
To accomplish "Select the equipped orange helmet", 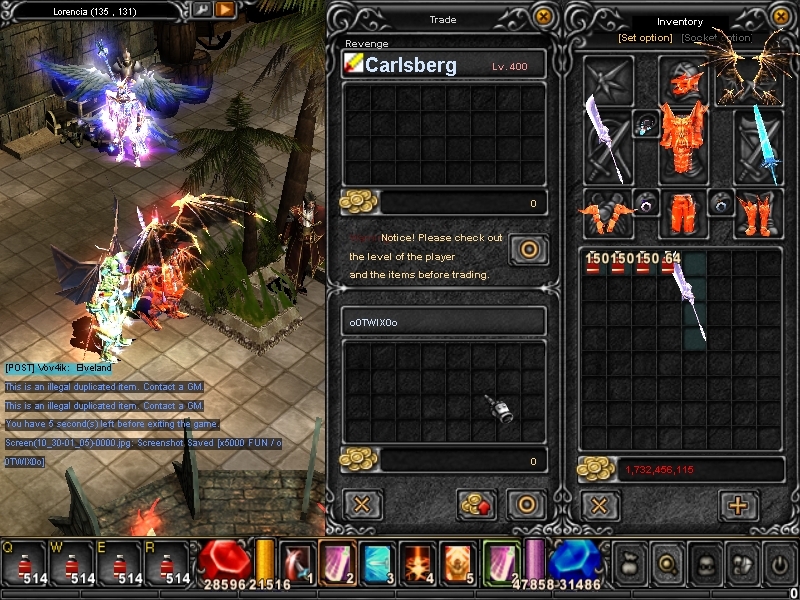I will pos(683,78).
